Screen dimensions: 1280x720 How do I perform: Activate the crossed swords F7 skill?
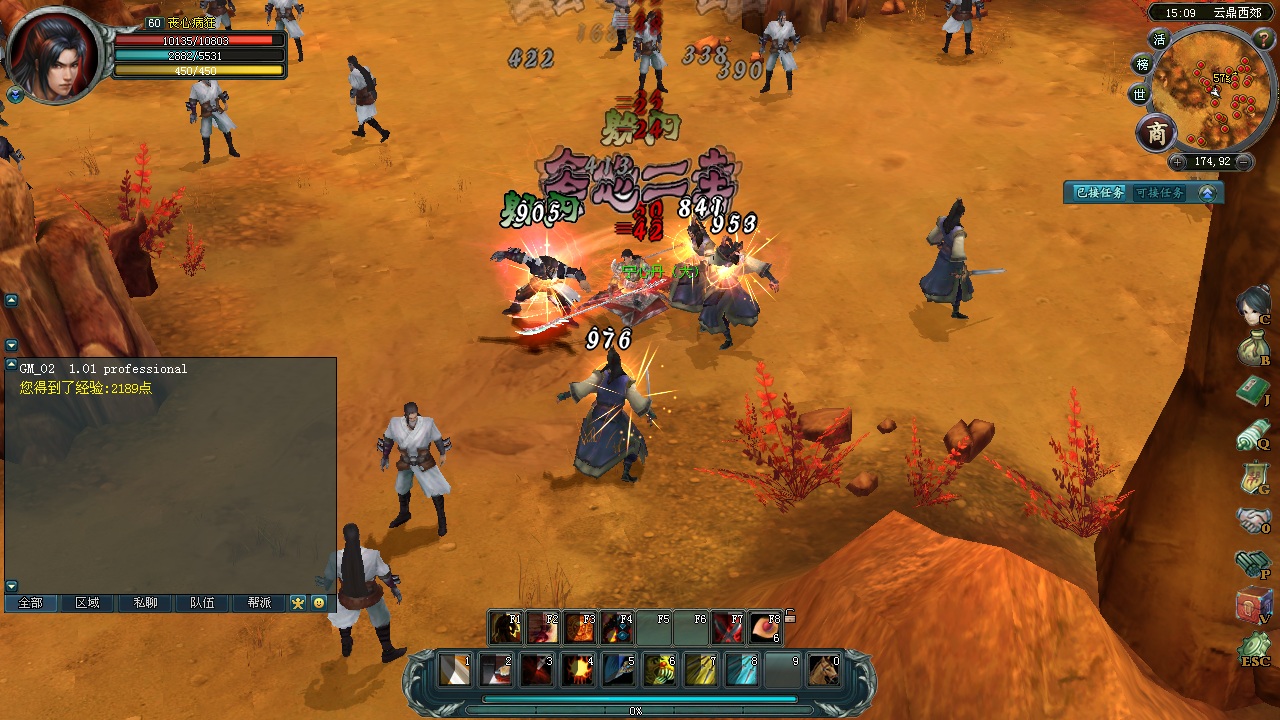click(727, 628)
